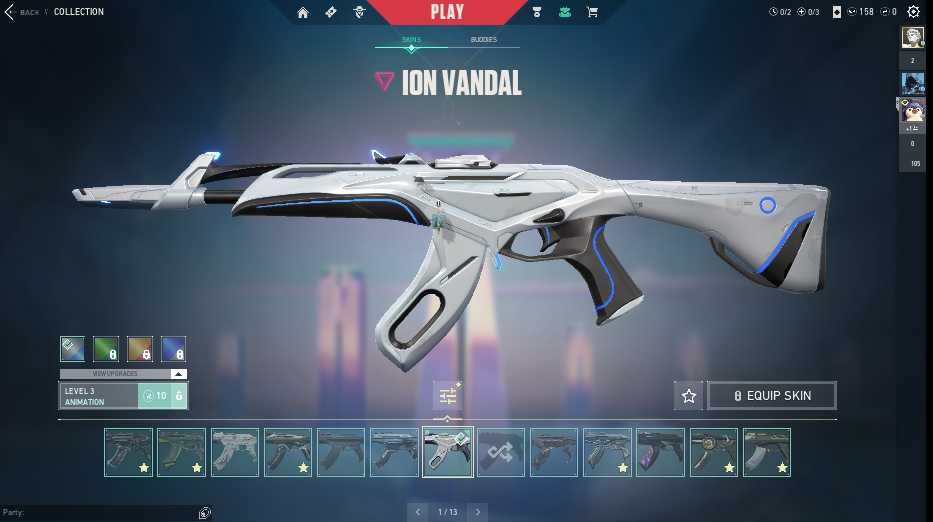Choose the locked orange color variant
Screen dimensions: 933x522
tap(140, 349)
